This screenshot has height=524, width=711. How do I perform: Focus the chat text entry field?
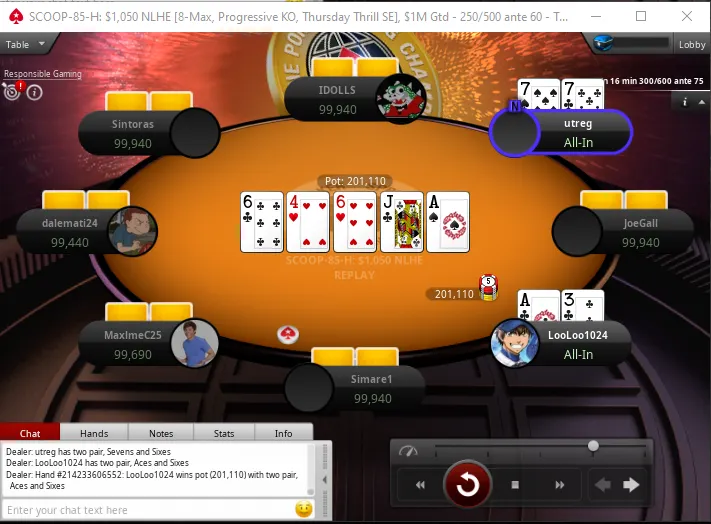(145, 510)
